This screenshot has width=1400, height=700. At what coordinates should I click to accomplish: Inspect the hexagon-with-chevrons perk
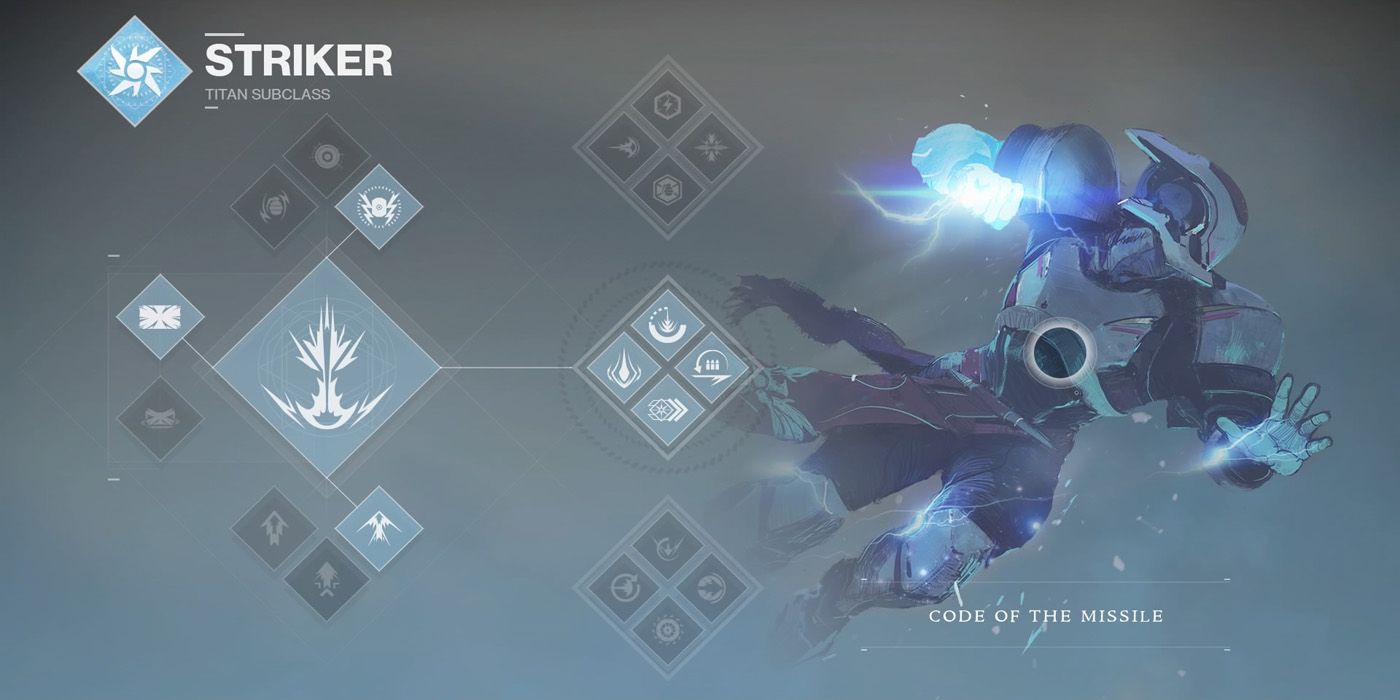pos(668,412)
